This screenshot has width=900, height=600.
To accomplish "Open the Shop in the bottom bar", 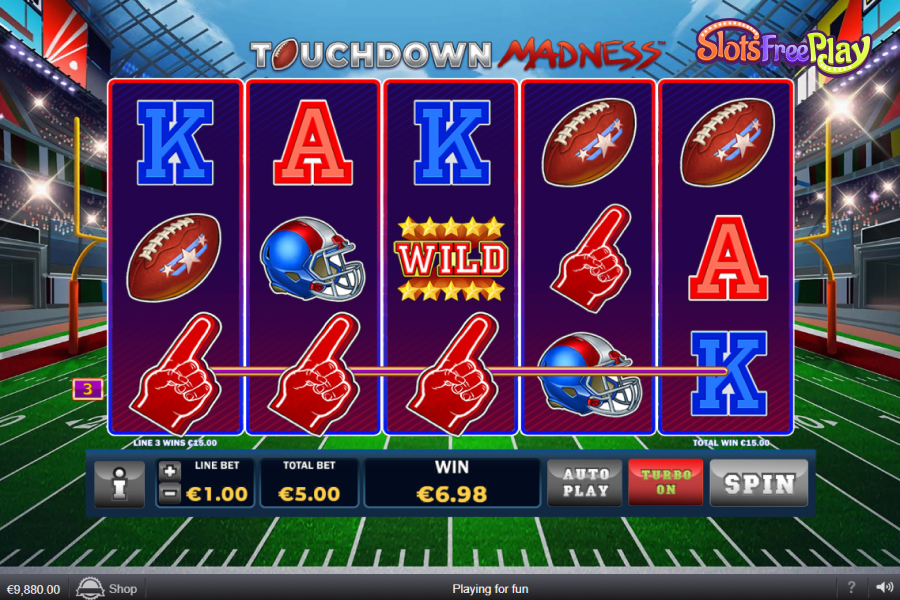I will pos(108,589).
